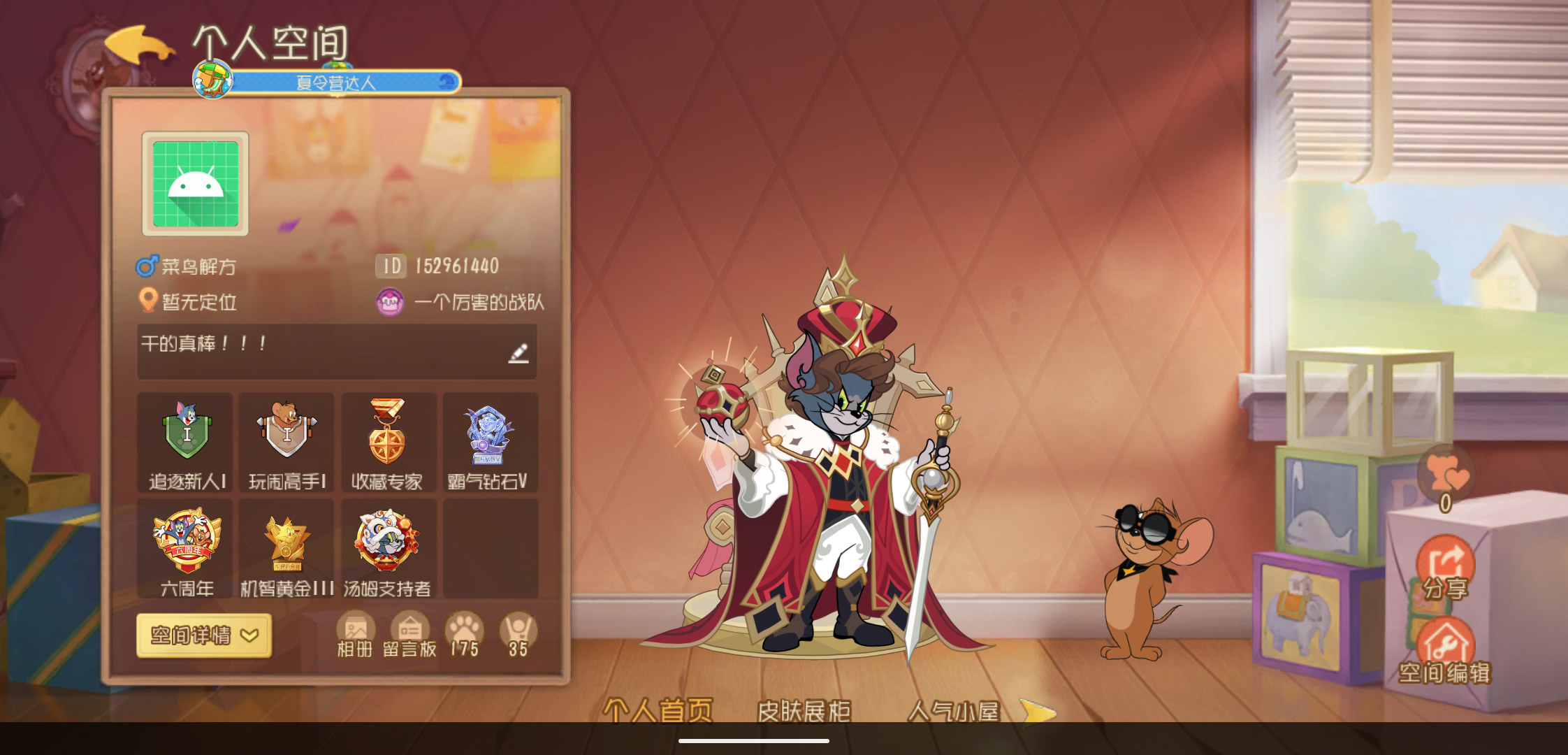
Task: Open the 相册 photo album
Action: (355, 635)
